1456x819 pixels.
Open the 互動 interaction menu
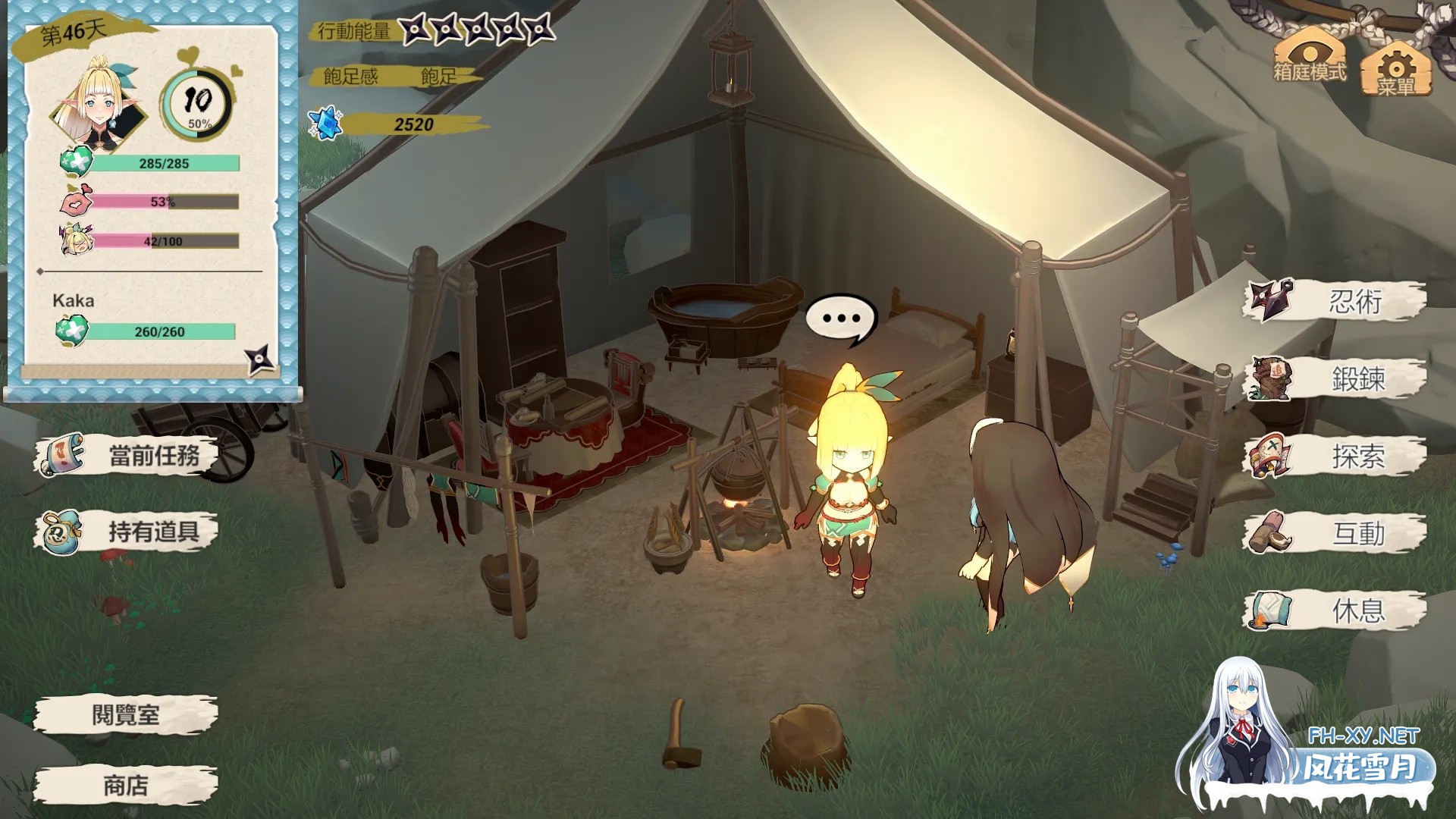tap(1336, 533)
